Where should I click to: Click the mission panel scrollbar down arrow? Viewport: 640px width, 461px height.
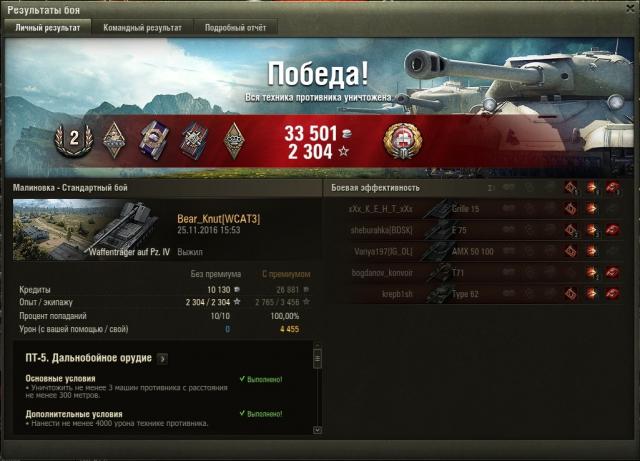[318, 430]
